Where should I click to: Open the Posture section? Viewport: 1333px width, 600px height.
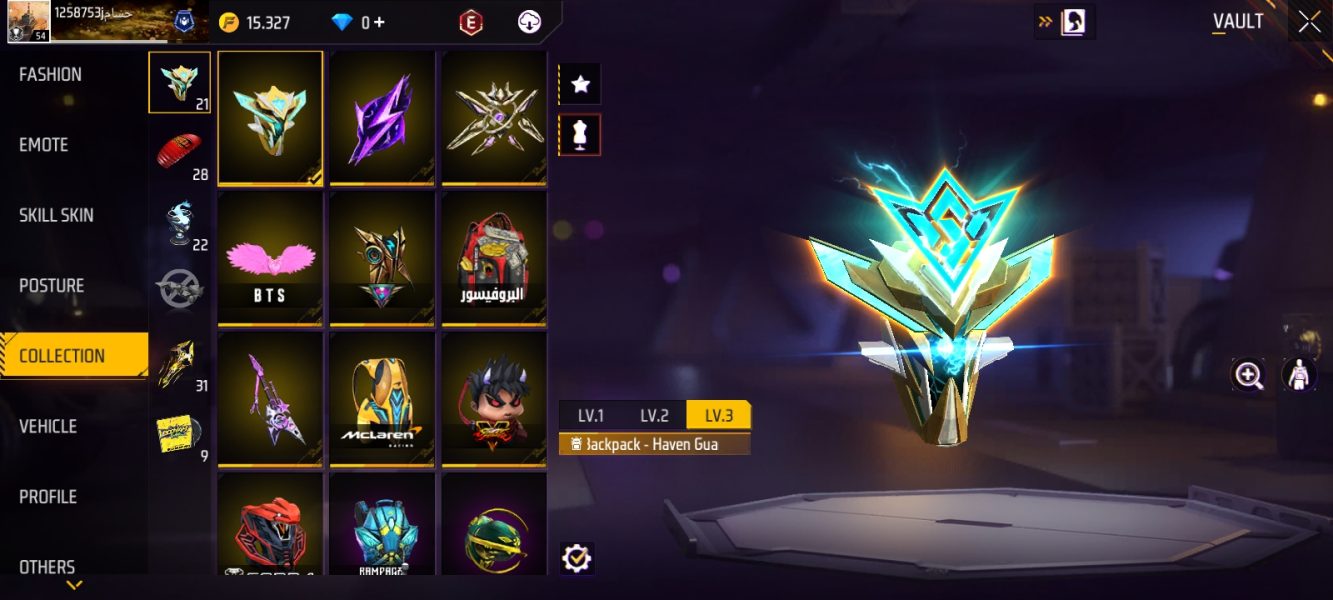click(52, 286)
